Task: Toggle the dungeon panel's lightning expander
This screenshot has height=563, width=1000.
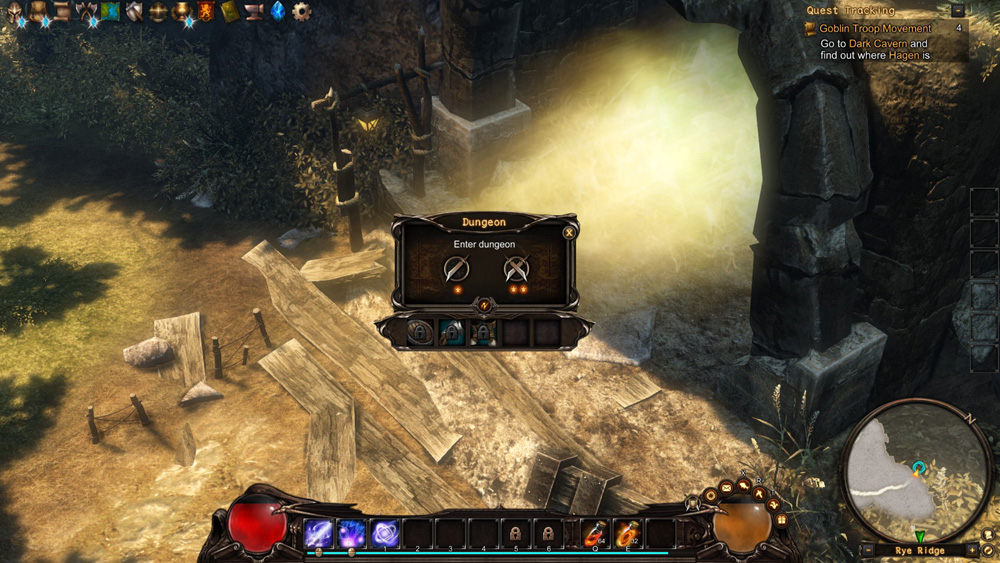Action: (x=485, y=304)
